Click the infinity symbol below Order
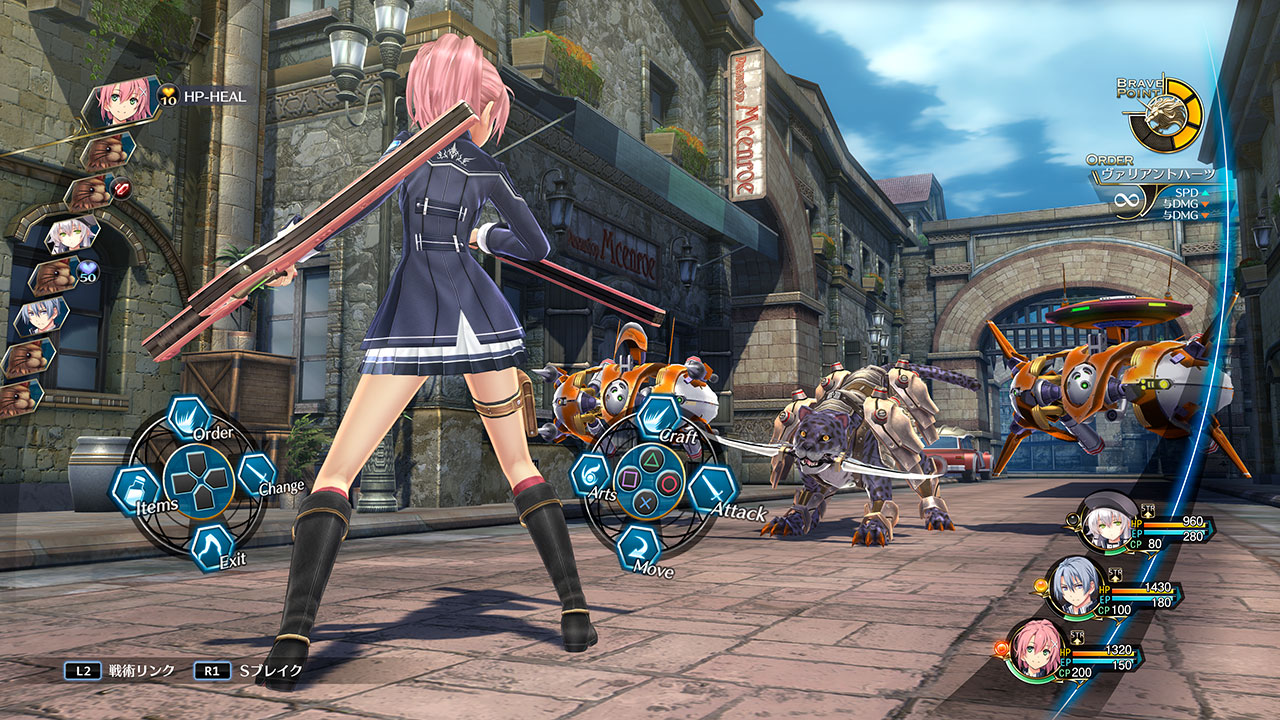1280x720 pixels. click(x=1127, y=200)
